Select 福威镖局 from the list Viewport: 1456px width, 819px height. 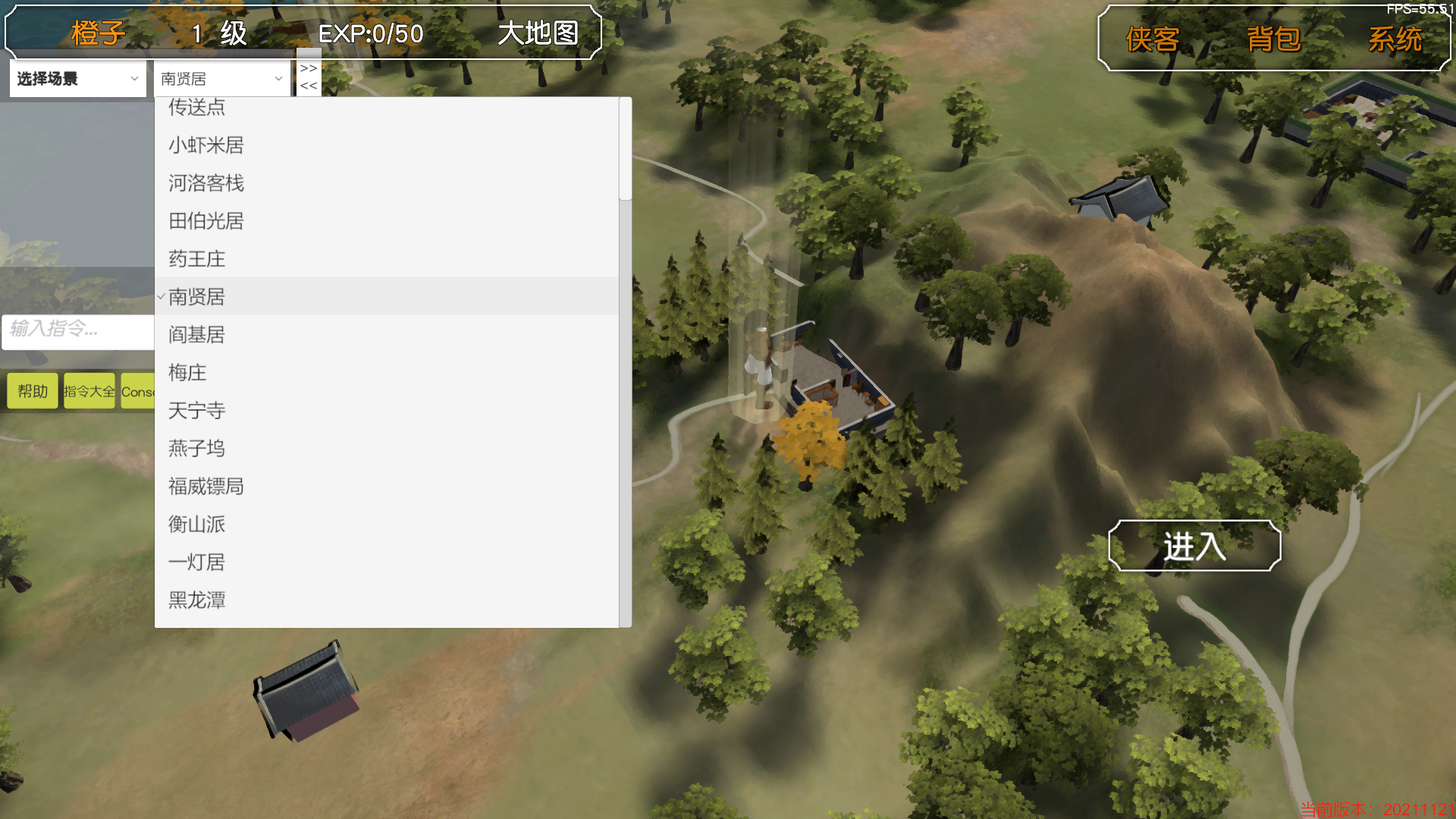[x=206, y=486]
